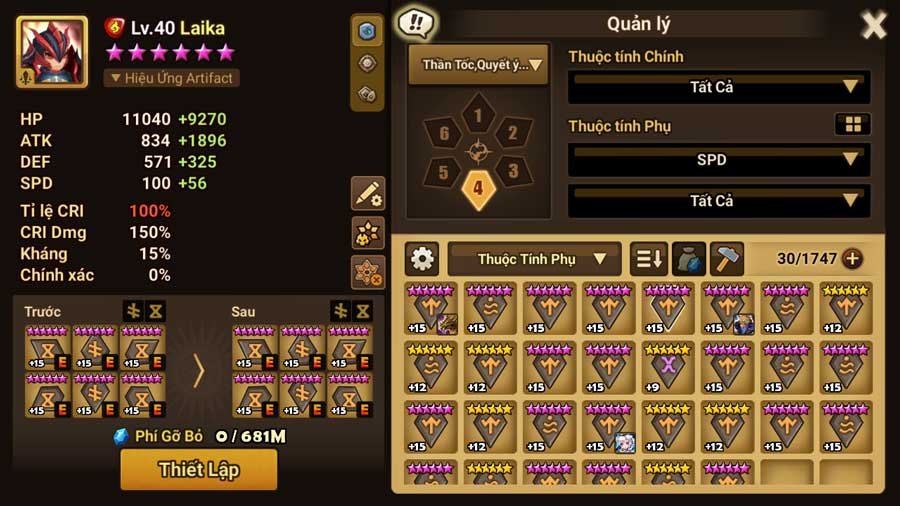This screenshot has width=900, height=506.
Task: Expand rune storage with the plus button
Action: (852, 259)
